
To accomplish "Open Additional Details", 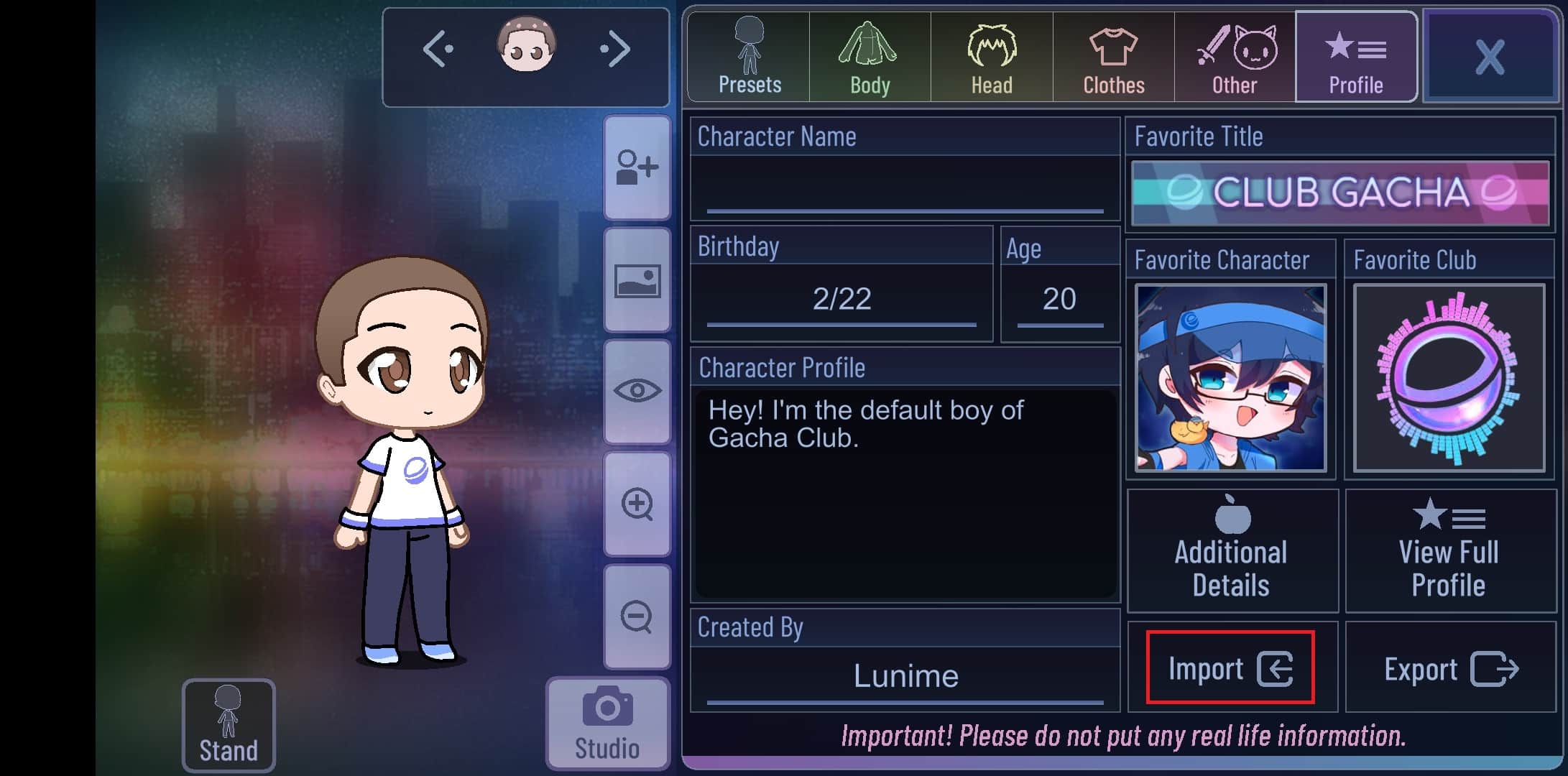I will pyautogui.click(x=1232, y=551).
